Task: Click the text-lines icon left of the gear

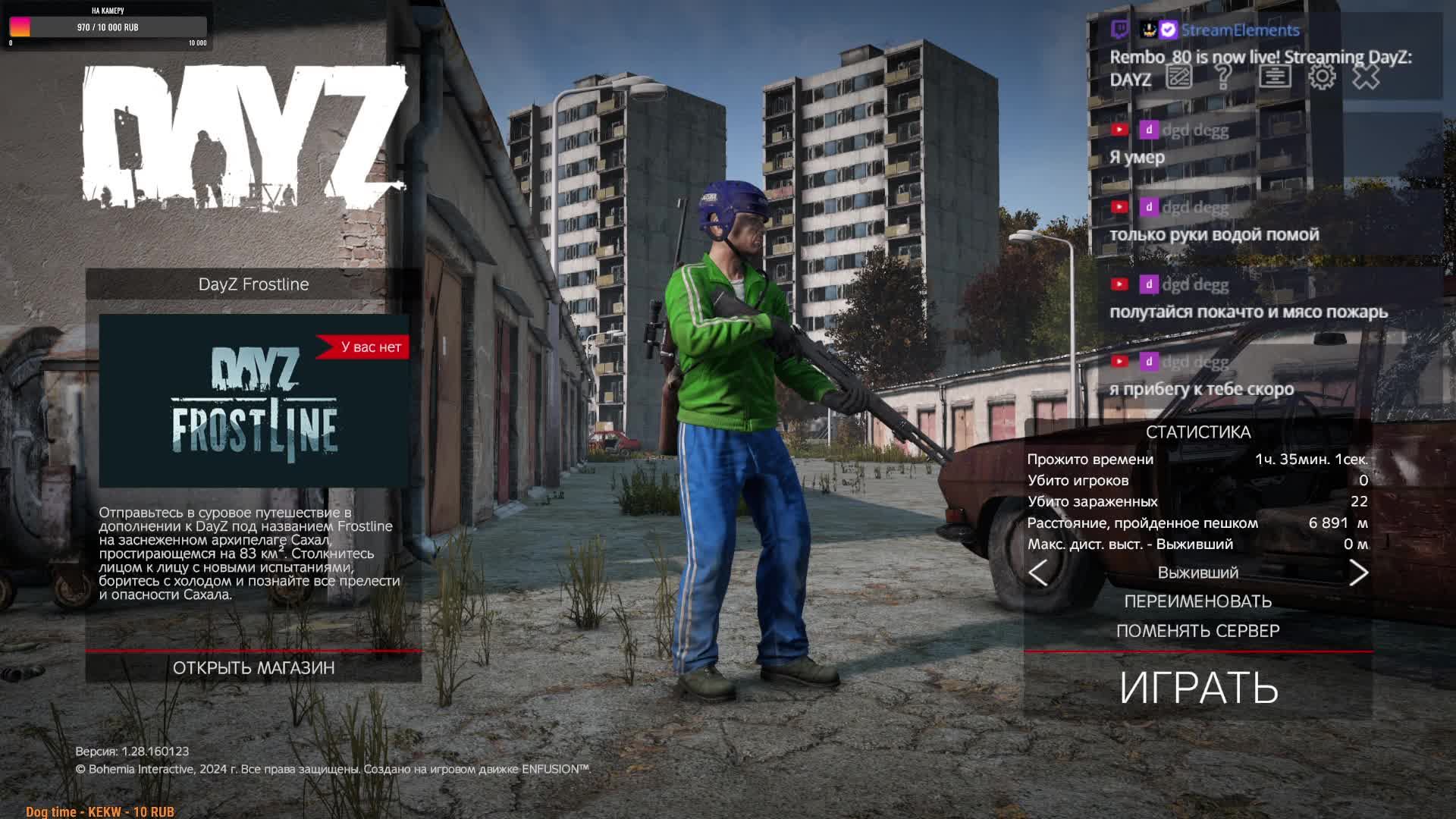Action: coord(1275,77)
